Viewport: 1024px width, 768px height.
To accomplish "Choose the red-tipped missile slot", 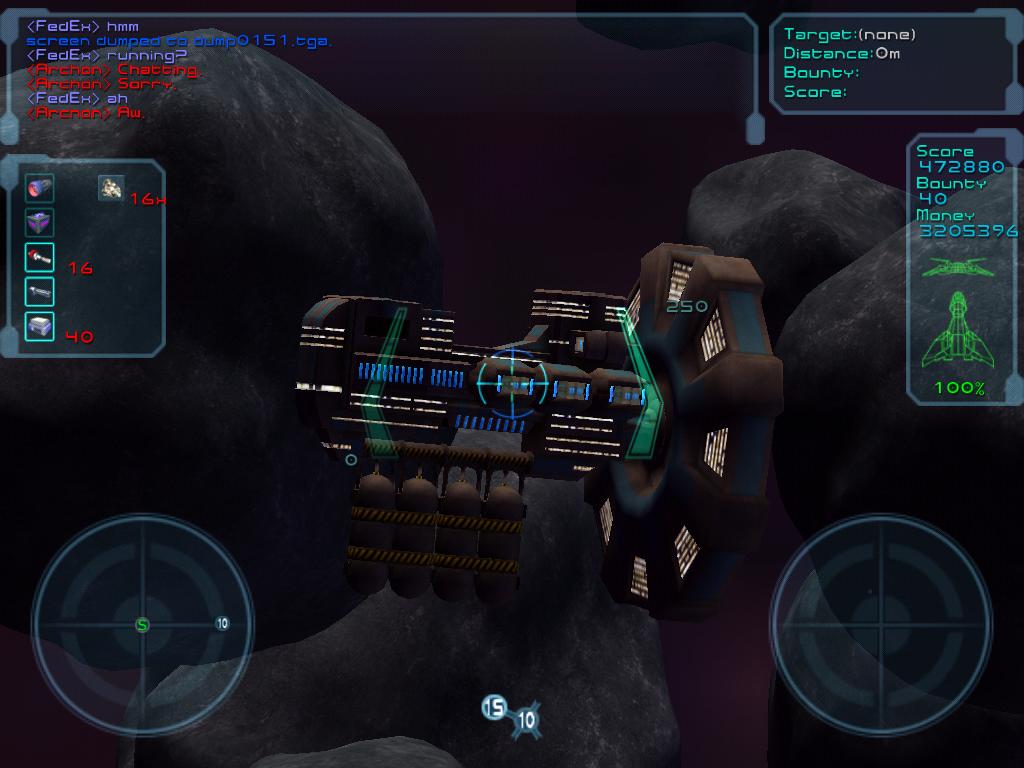I will [39, 257].
